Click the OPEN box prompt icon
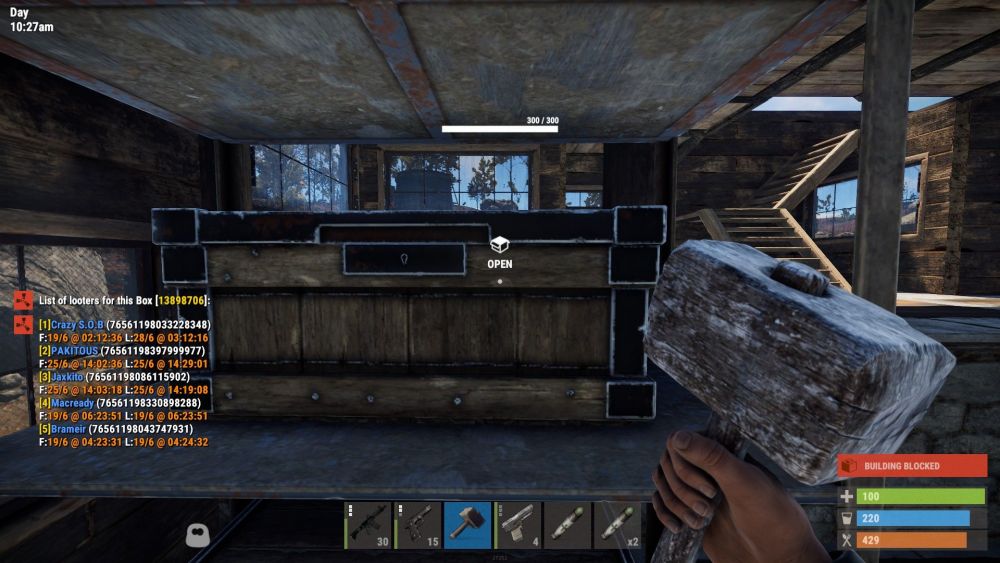Image resolution: width=1000 pixels, height=563 pixels. point(500,244)
